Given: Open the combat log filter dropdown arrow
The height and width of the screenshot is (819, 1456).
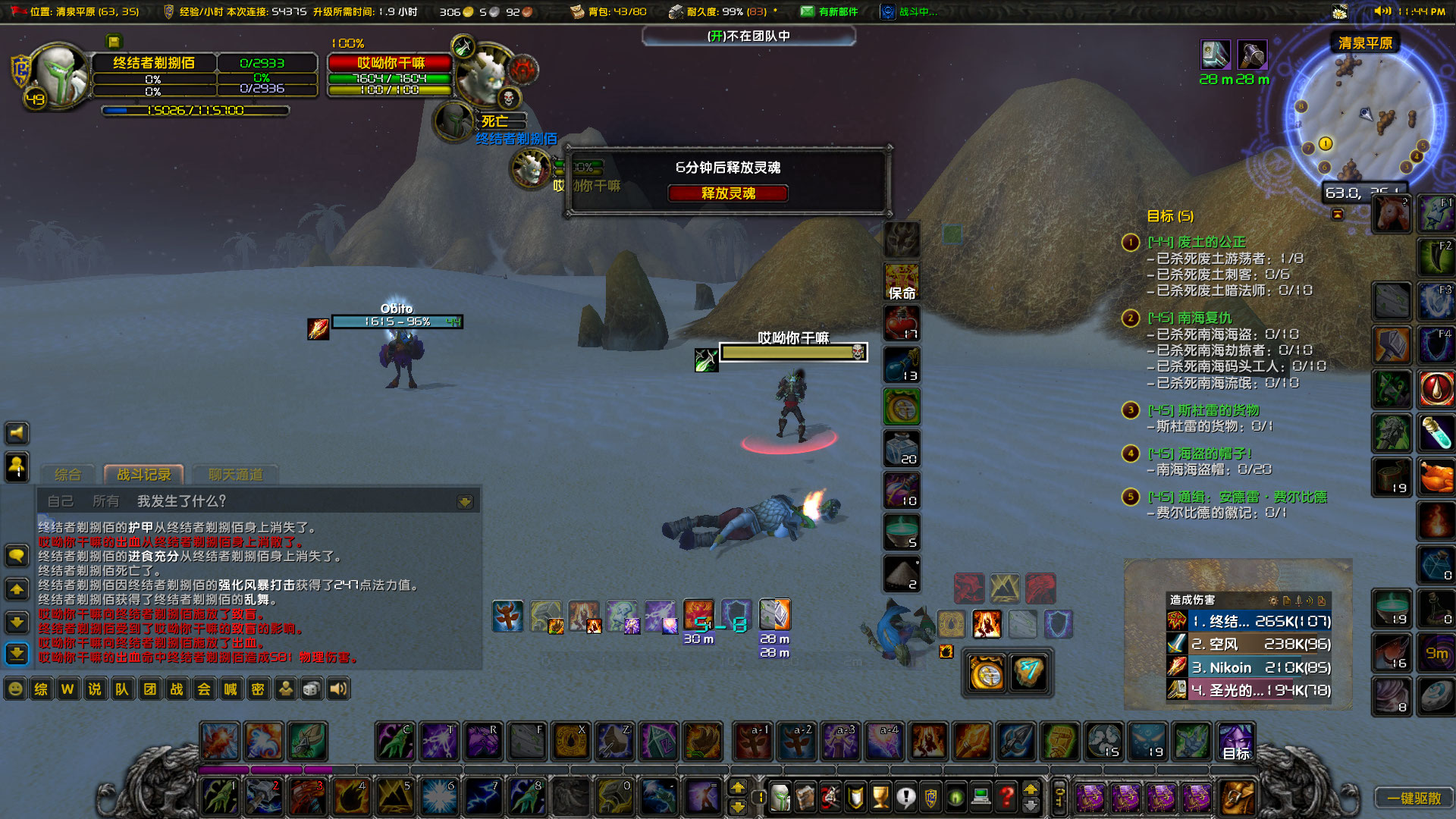Looking at the screenshot, I should click(464, 501).
